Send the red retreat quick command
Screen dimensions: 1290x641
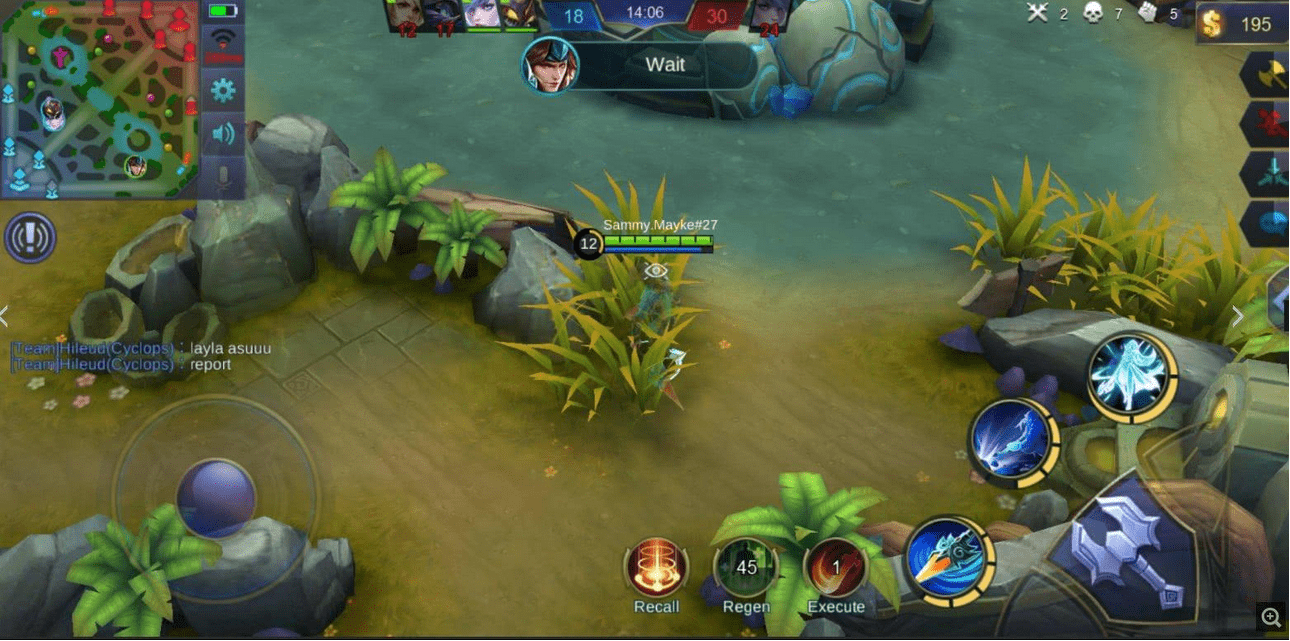[x=1267, y=124]
